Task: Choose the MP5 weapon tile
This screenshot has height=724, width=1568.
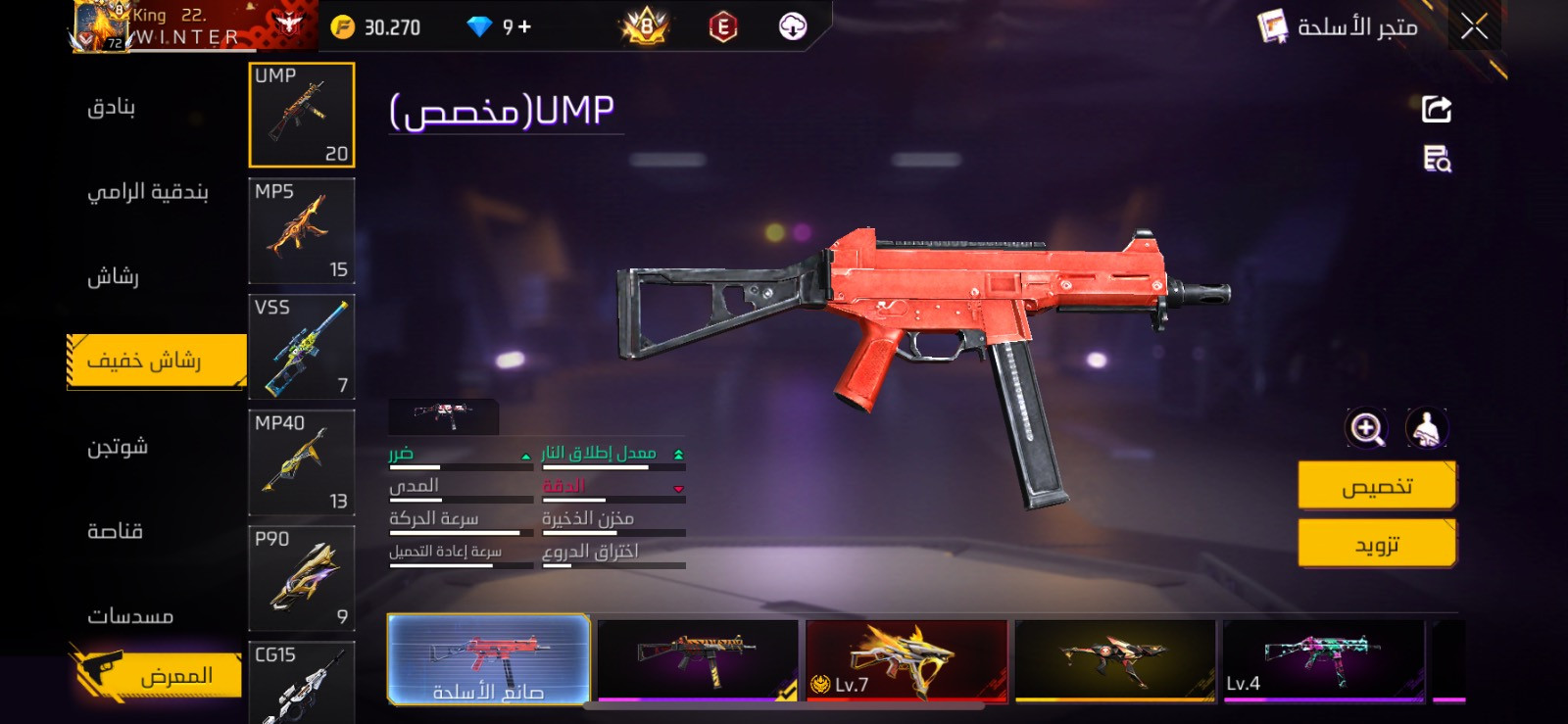Action: [302, 231]
